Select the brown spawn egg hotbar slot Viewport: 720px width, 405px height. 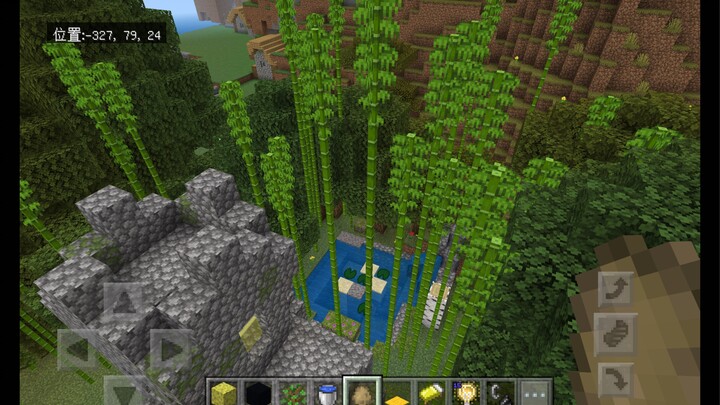(361, 393)
